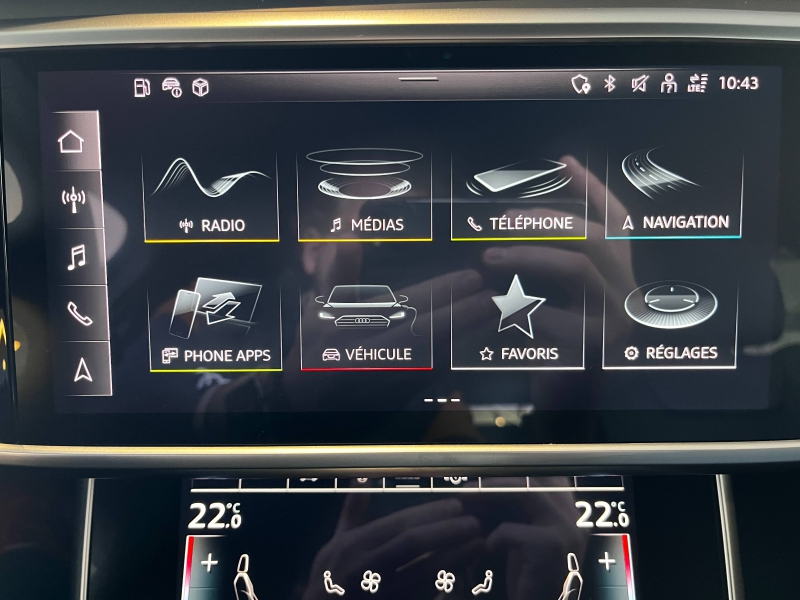
Task: Select the MÉDIAS tile
Action: tap(365, 197)
